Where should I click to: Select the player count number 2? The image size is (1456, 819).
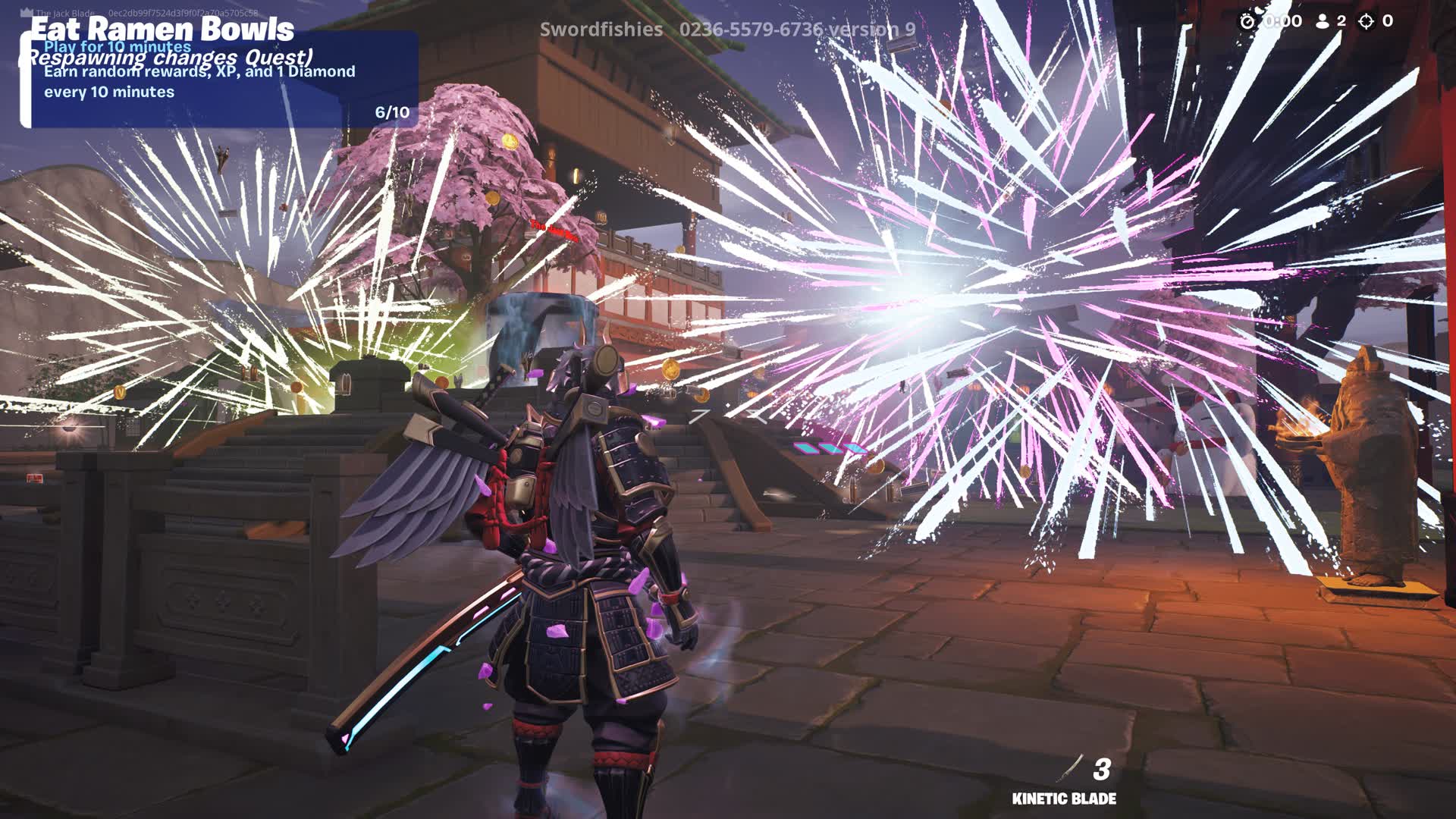(x=1341, y=21)
